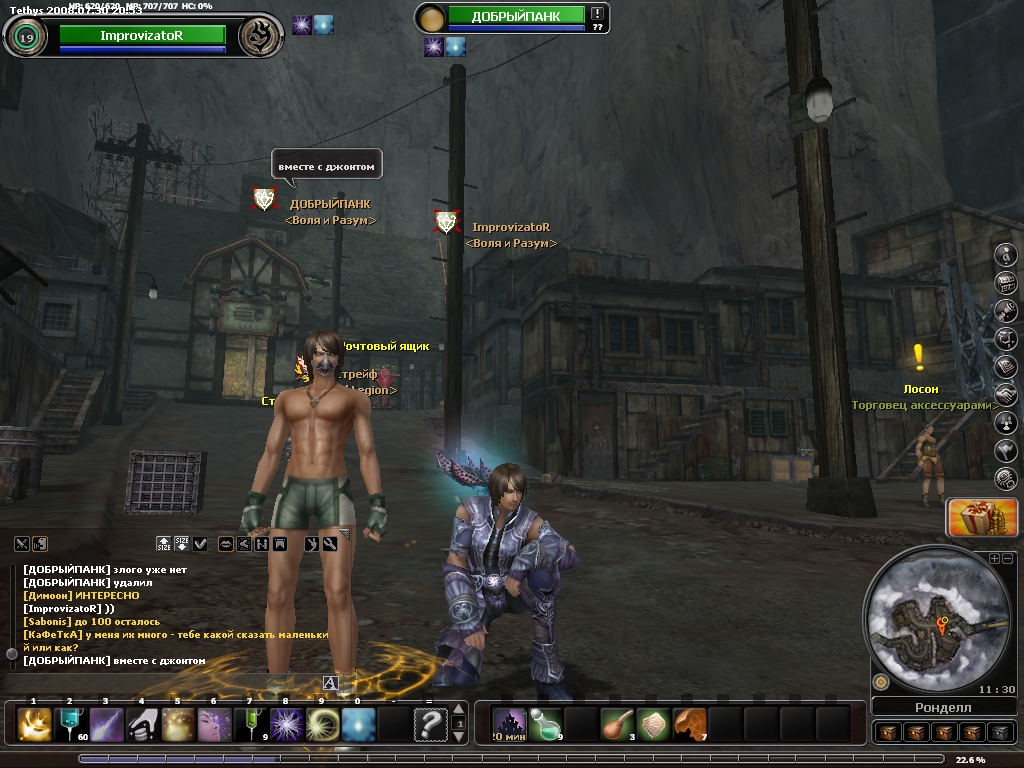Screen dimensions: 1024x768
Task: Toggle the lips chat channel filter
Action: point(226,543)
